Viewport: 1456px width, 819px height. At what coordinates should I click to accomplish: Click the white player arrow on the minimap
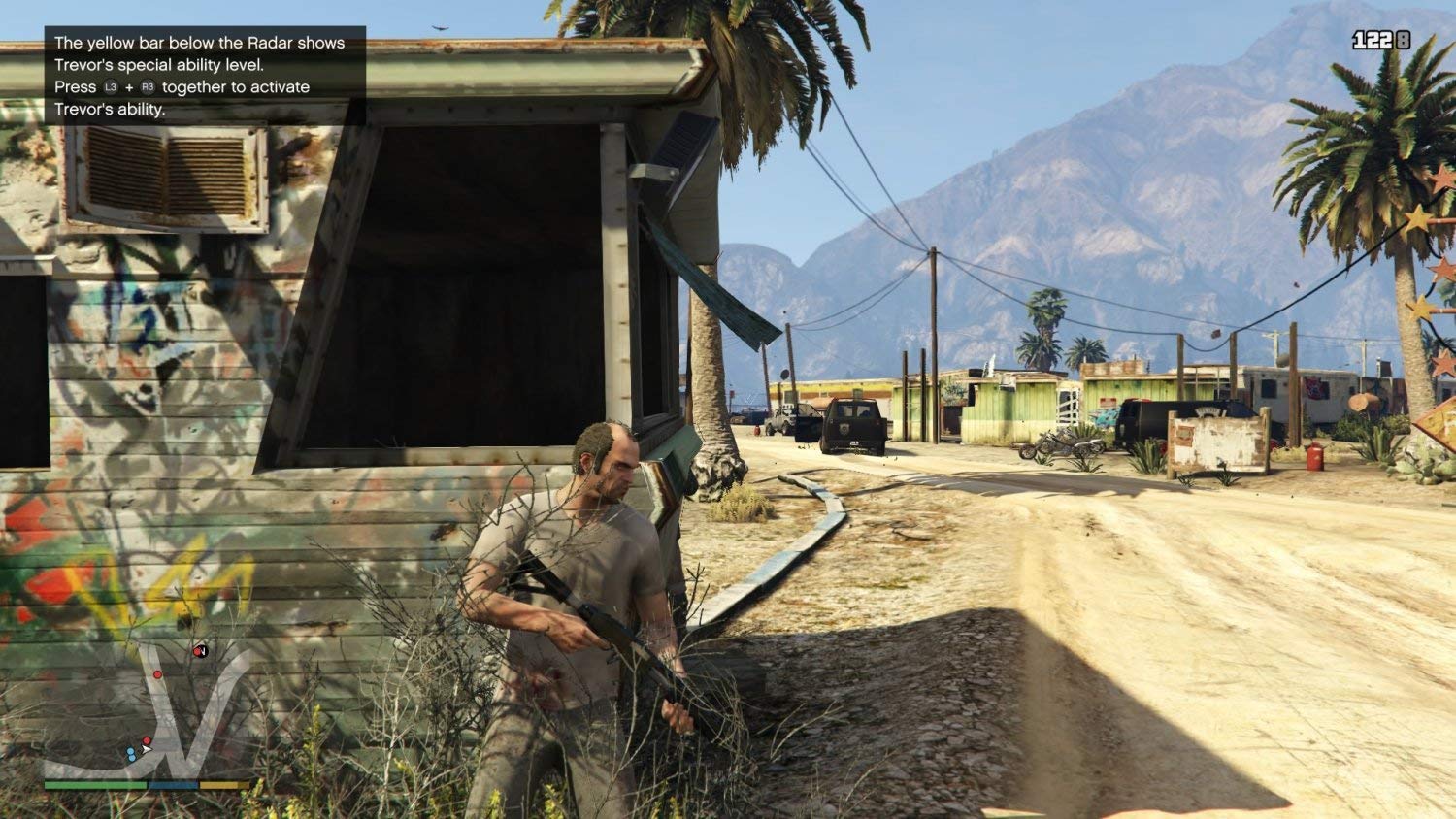(146, 749)
